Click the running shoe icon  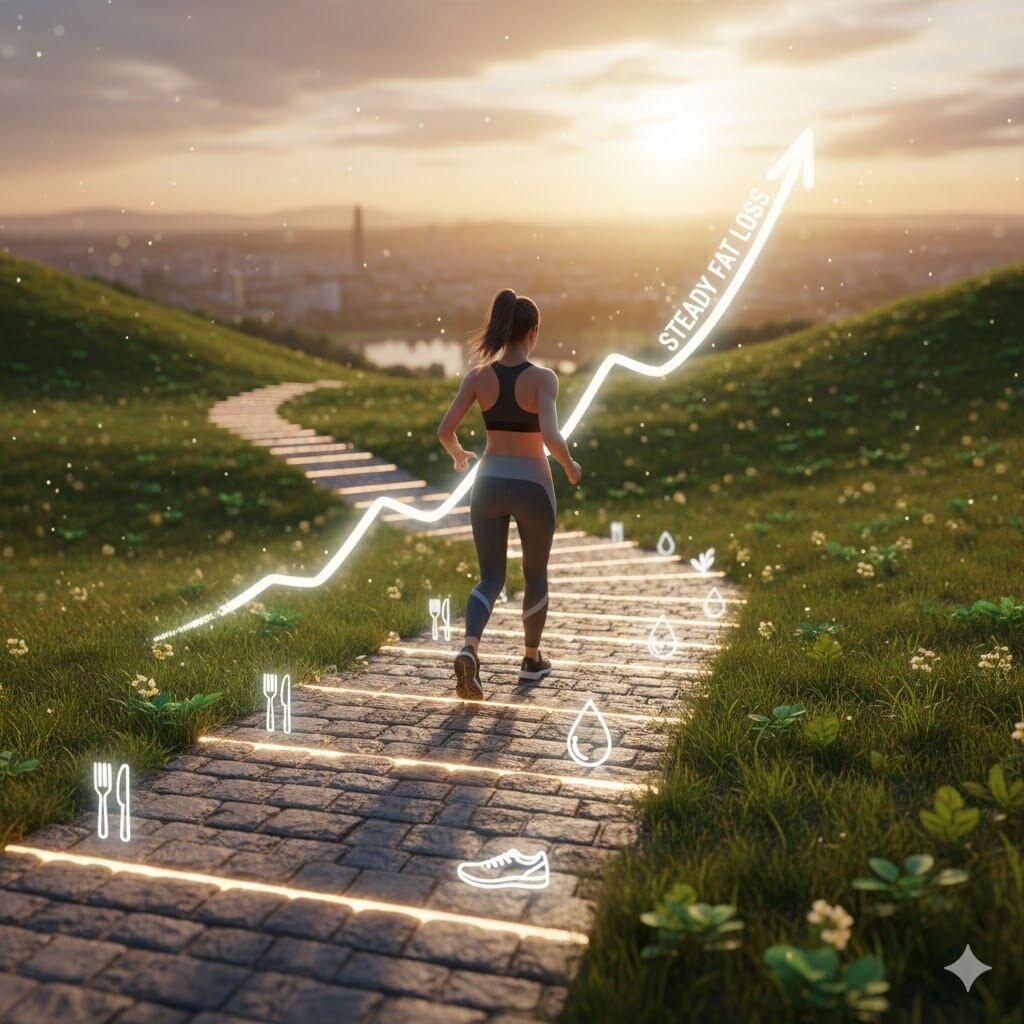[x=503, y=868]
